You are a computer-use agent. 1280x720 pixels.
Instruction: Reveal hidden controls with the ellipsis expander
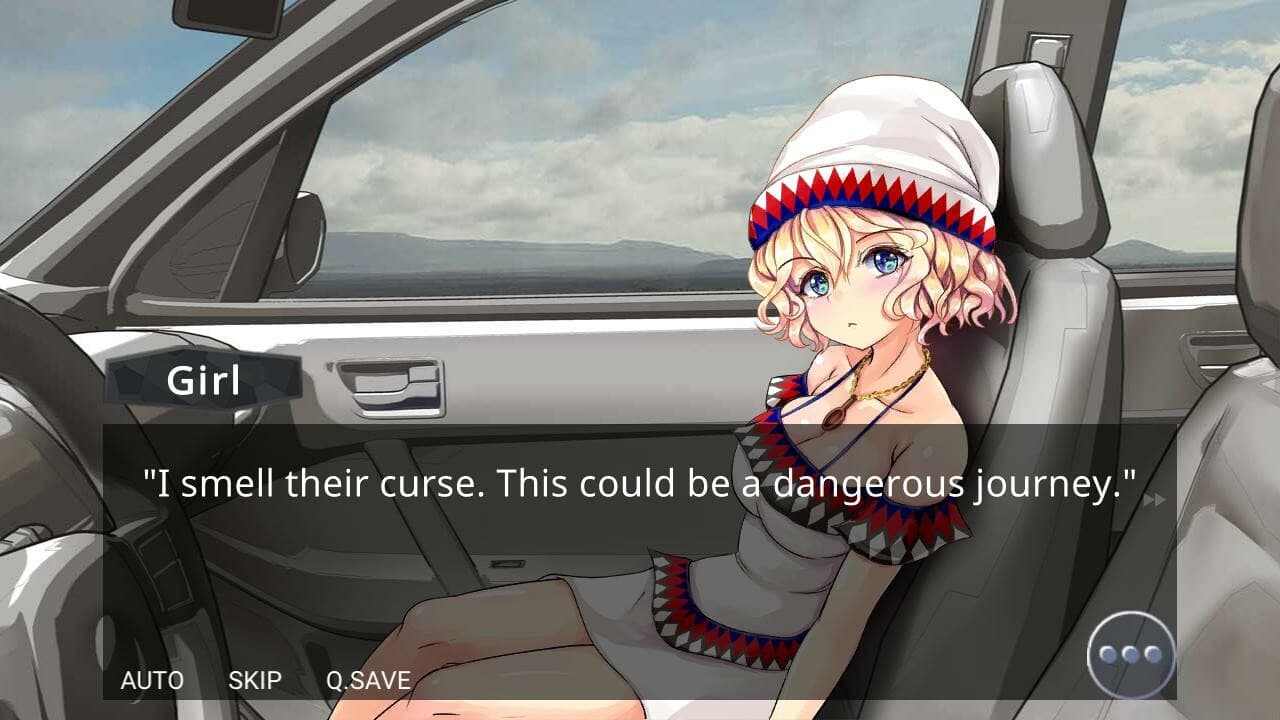tap(1130, 651)
